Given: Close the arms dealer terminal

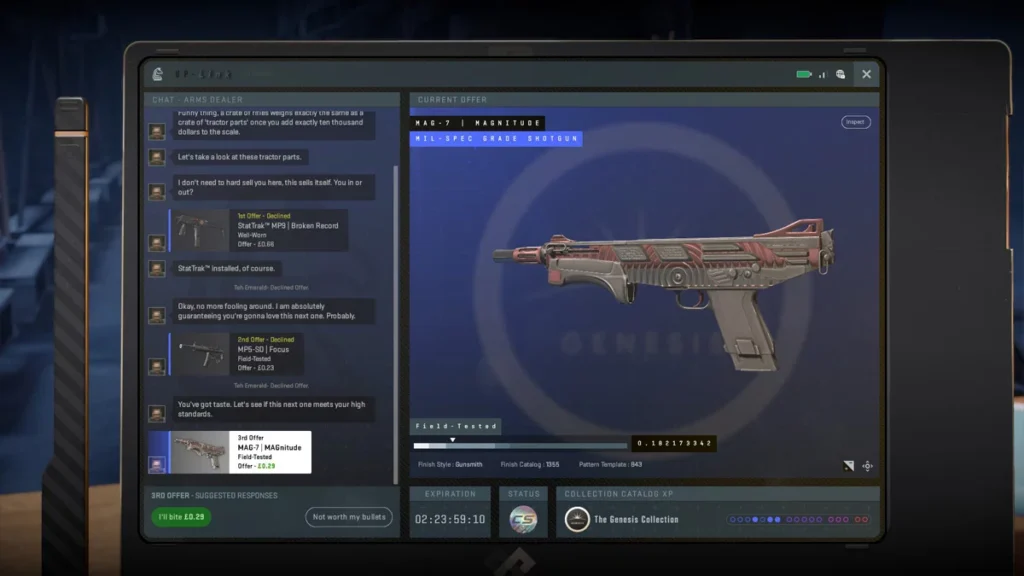Looking at the screenshot, I should pyautogui.click(x=866, y=74).
